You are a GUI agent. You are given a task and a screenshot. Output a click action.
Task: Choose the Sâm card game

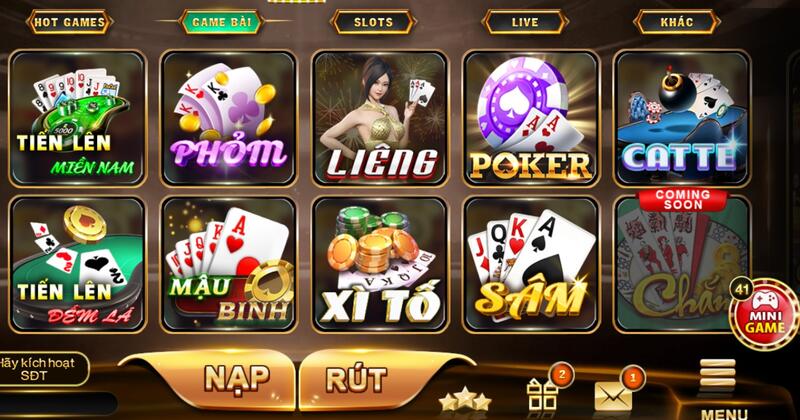click(530, 262)
